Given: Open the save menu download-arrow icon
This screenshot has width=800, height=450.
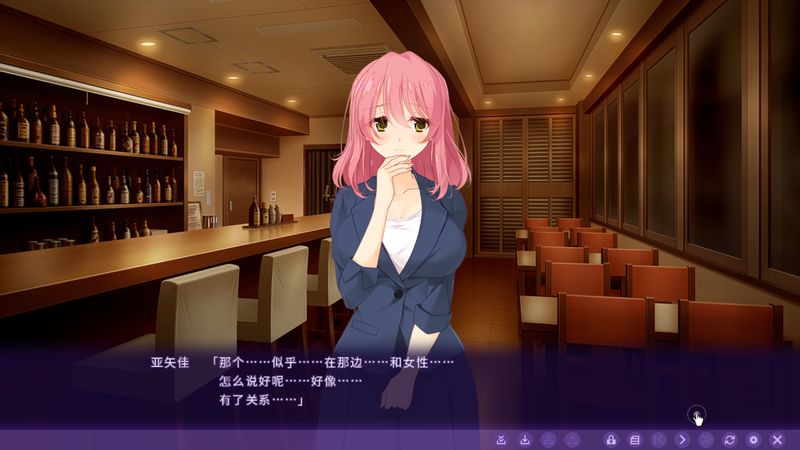Looking at the screenshot, I should (524, 439).
